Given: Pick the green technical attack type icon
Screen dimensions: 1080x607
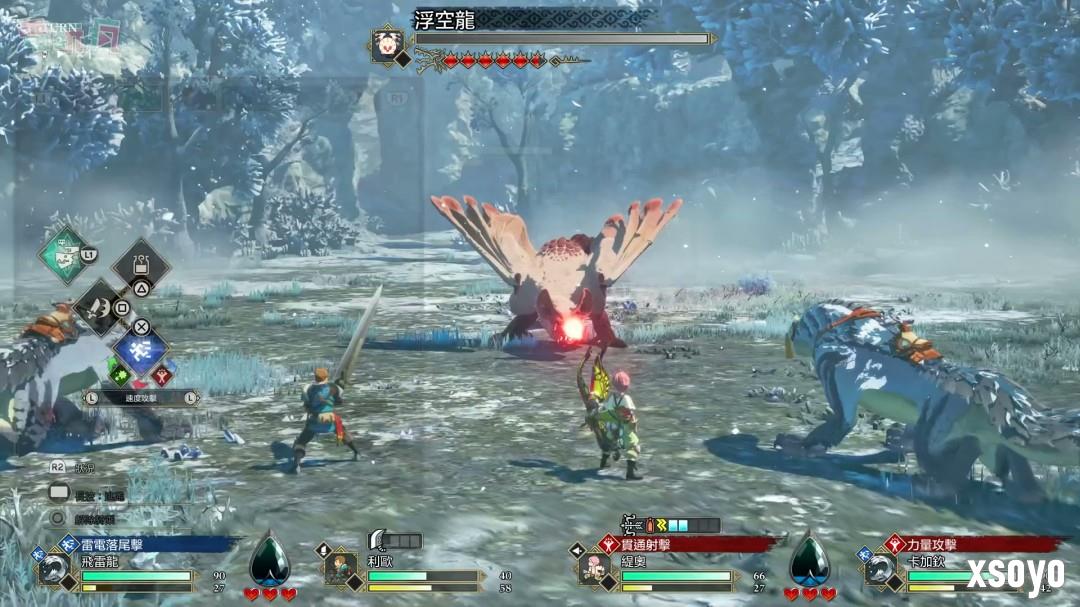Looking at the screenshot, I should (x=119, y=375).
